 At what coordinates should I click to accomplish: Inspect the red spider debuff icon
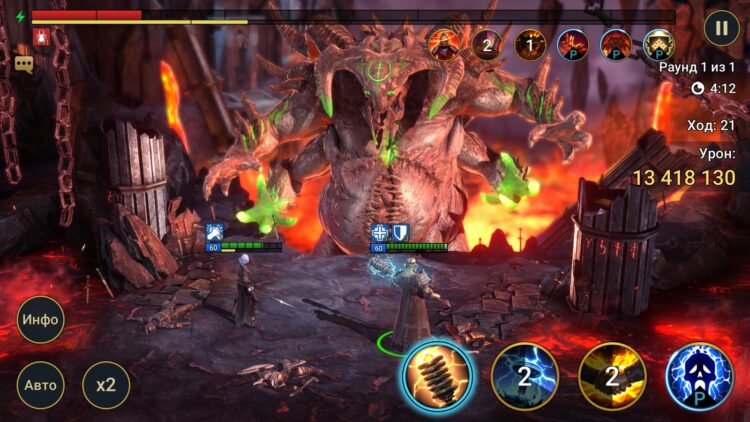click(41, 38)
